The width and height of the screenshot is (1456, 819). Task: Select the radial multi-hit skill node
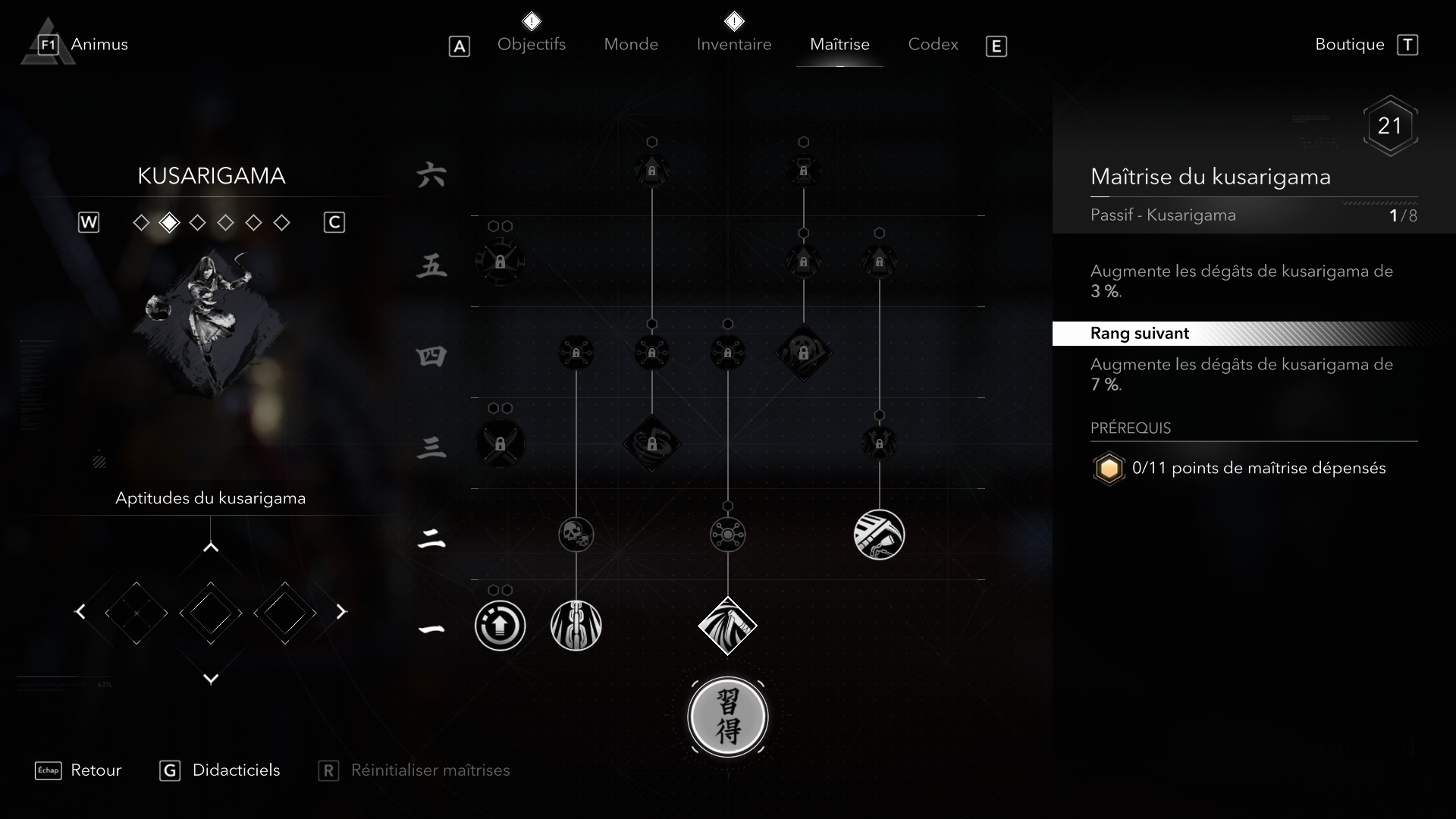pos(730,535)
